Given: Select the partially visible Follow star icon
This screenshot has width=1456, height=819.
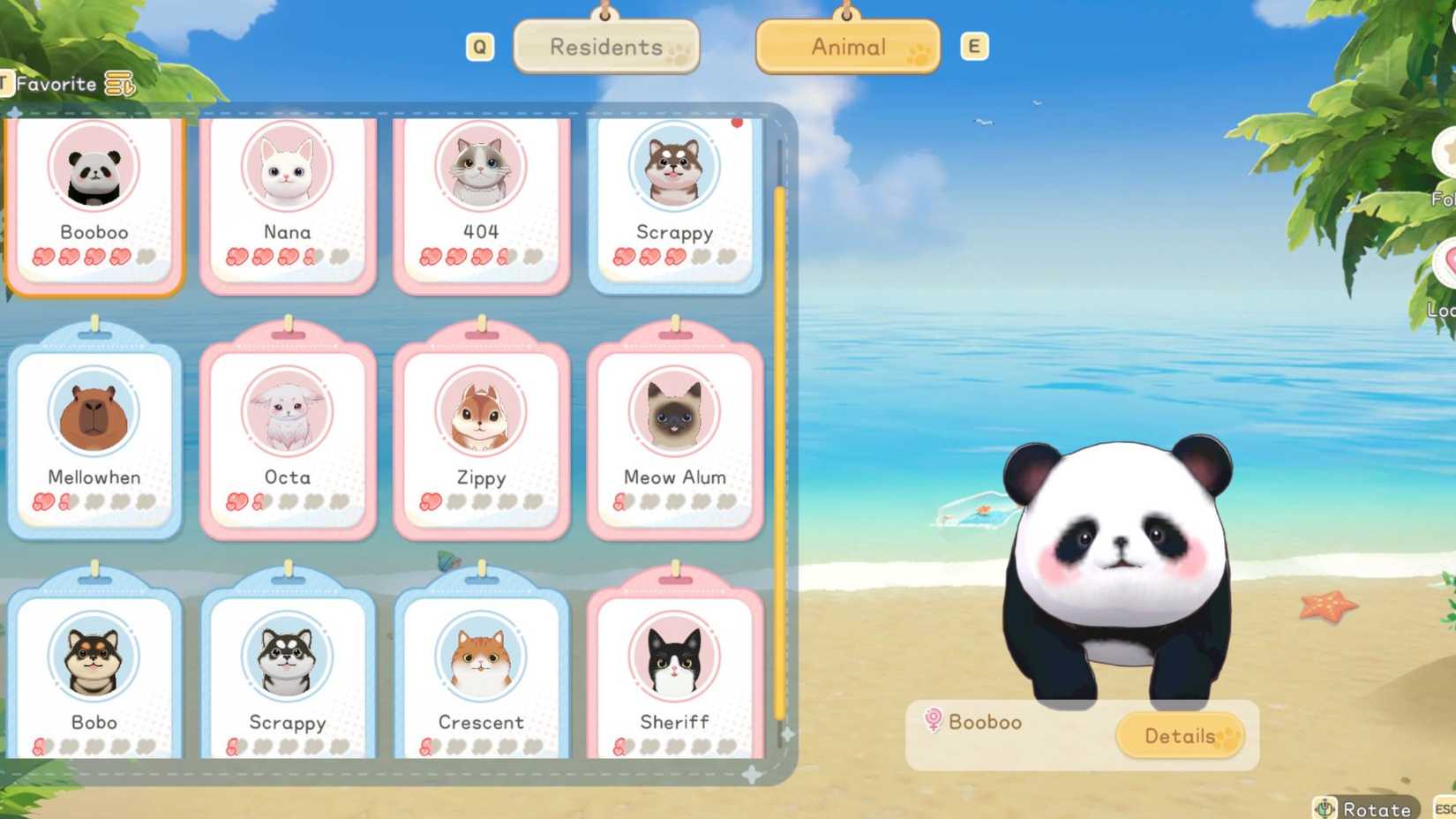Looking at the screenshot, I should coord(1450,154).
